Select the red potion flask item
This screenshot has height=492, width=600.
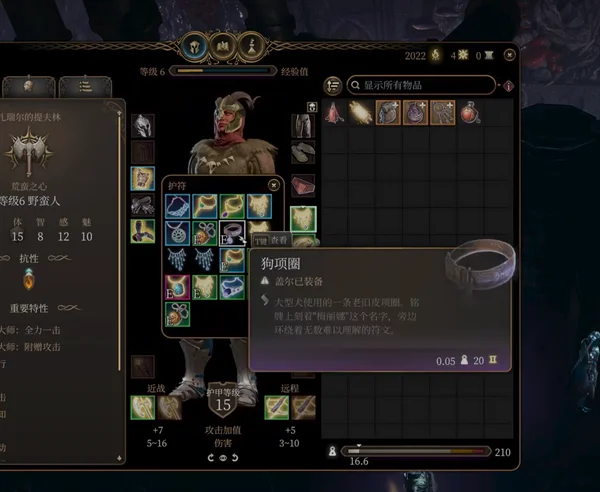pos(470,114)
